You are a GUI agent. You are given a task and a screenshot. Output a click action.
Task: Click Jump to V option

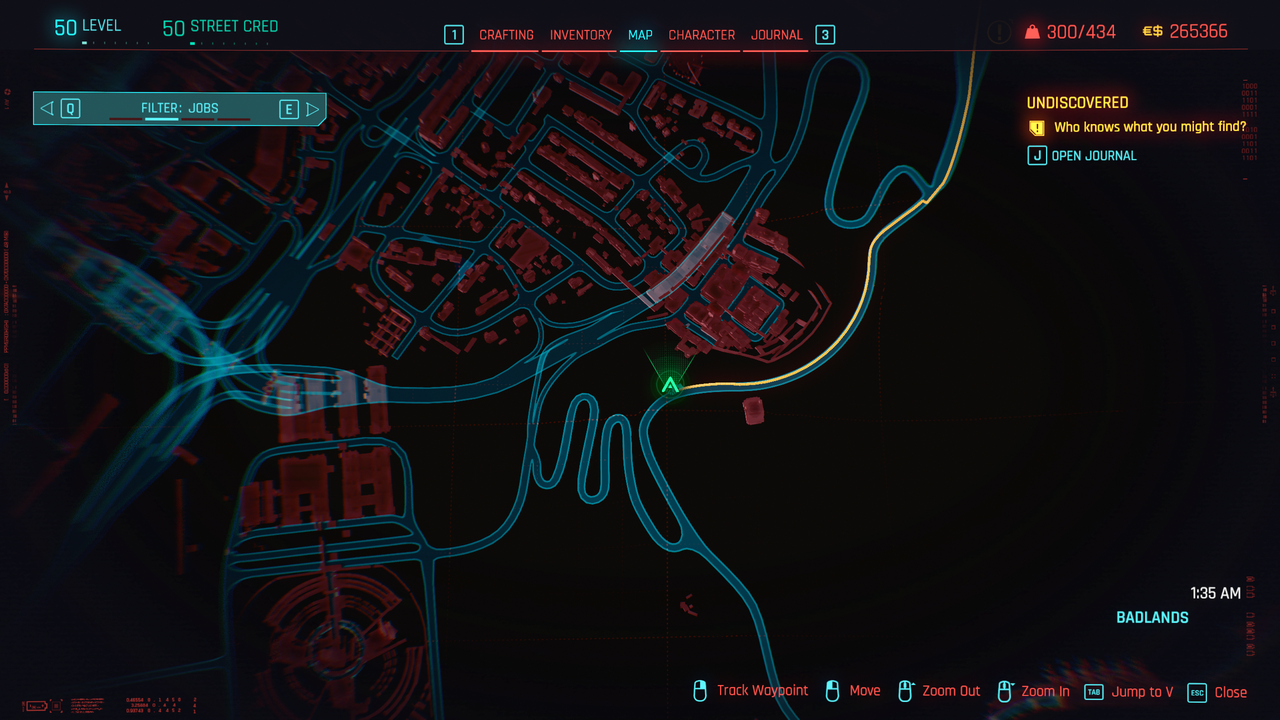pyautogui.click(x=1141, y=692)
